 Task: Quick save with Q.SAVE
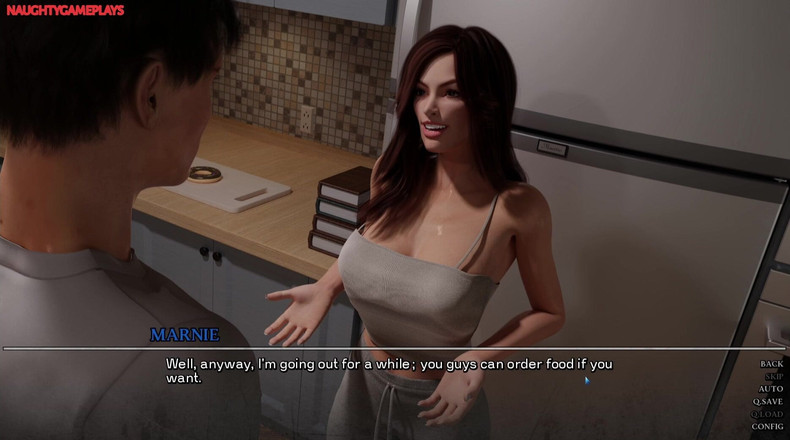tap(768, 401)
